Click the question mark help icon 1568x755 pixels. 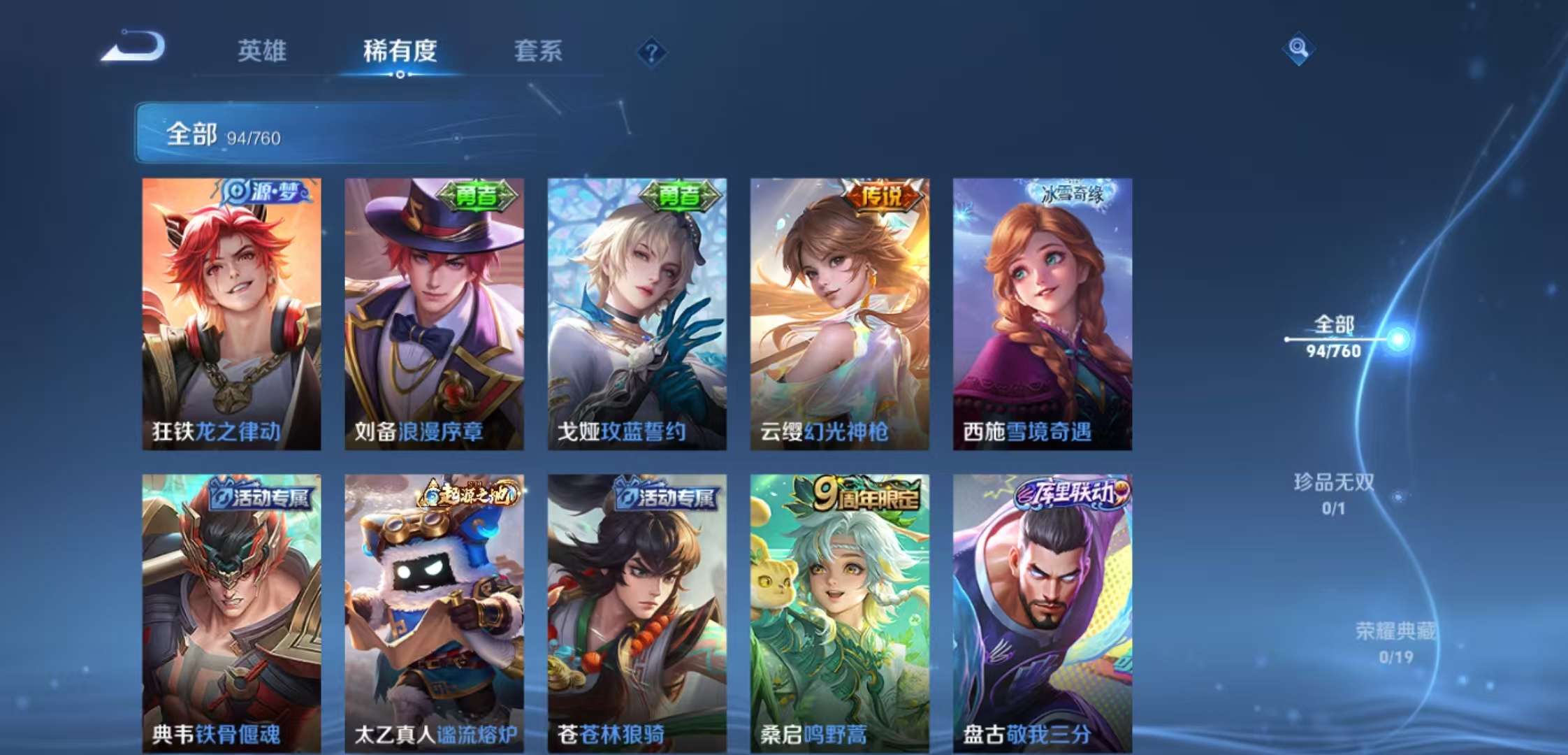651,52
